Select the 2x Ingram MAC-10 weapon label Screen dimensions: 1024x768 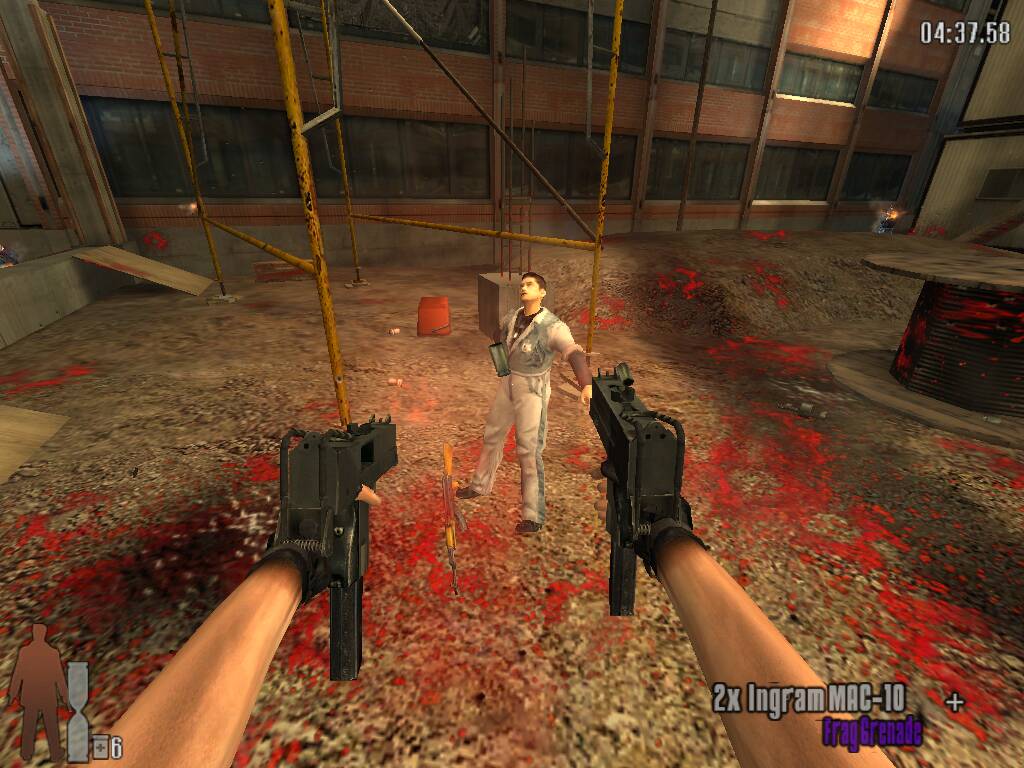(808, 699)
